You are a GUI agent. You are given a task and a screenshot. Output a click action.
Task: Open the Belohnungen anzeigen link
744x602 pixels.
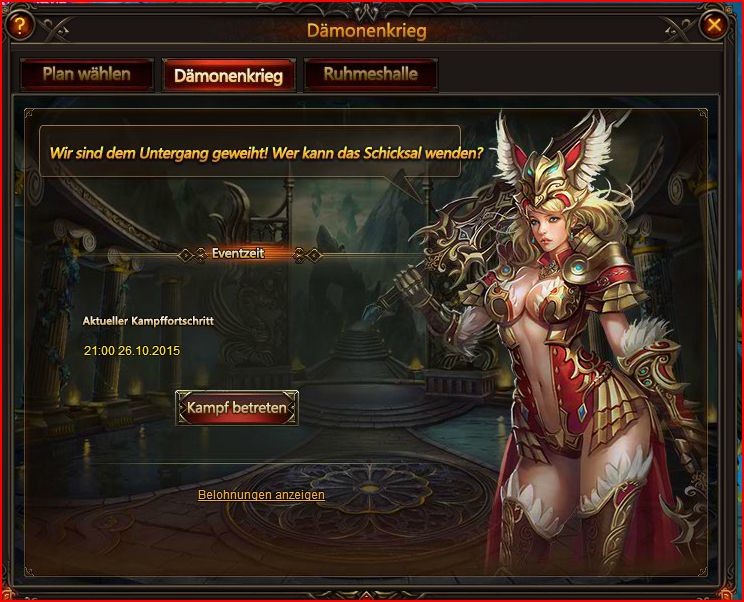click(261, 495)
